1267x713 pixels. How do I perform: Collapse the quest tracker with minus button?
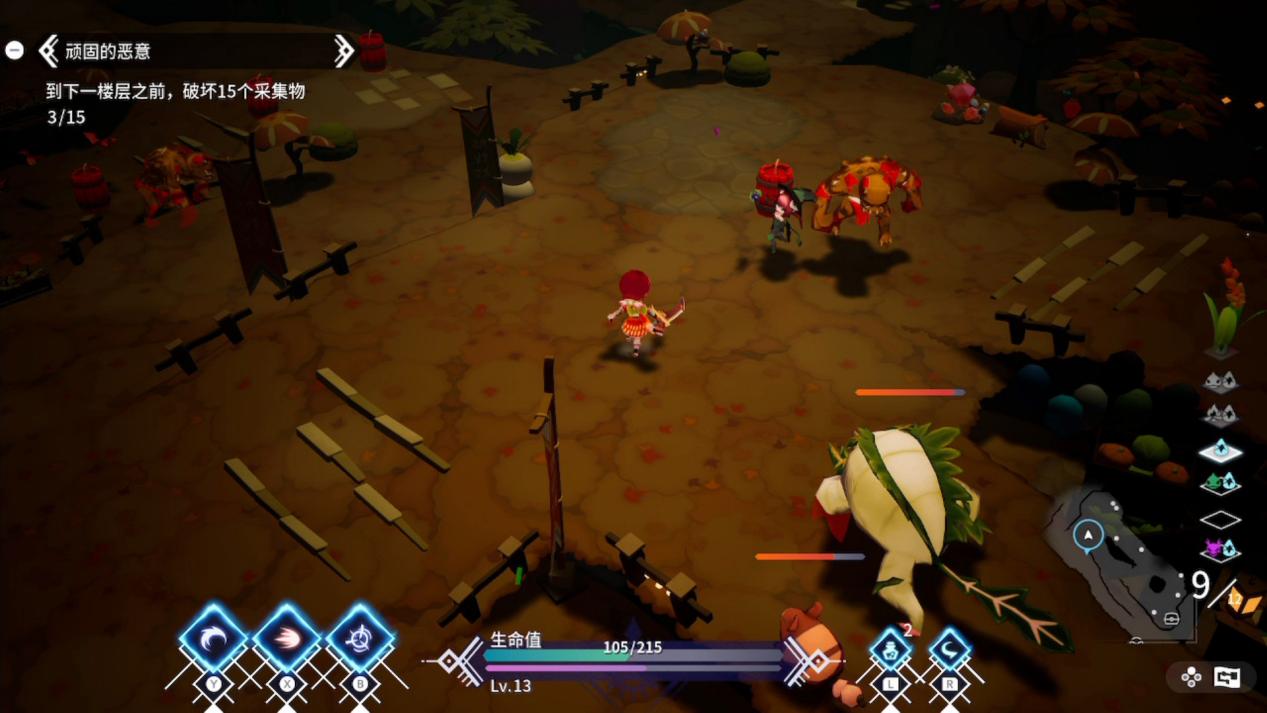(x=14, y=50)
